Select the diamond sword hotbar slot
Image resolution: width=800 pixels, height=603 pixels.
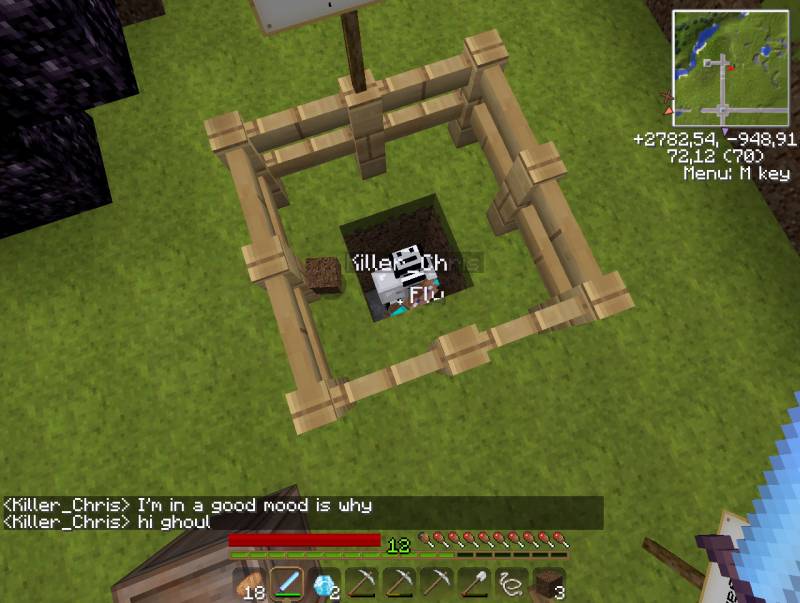tap(287, 584)
